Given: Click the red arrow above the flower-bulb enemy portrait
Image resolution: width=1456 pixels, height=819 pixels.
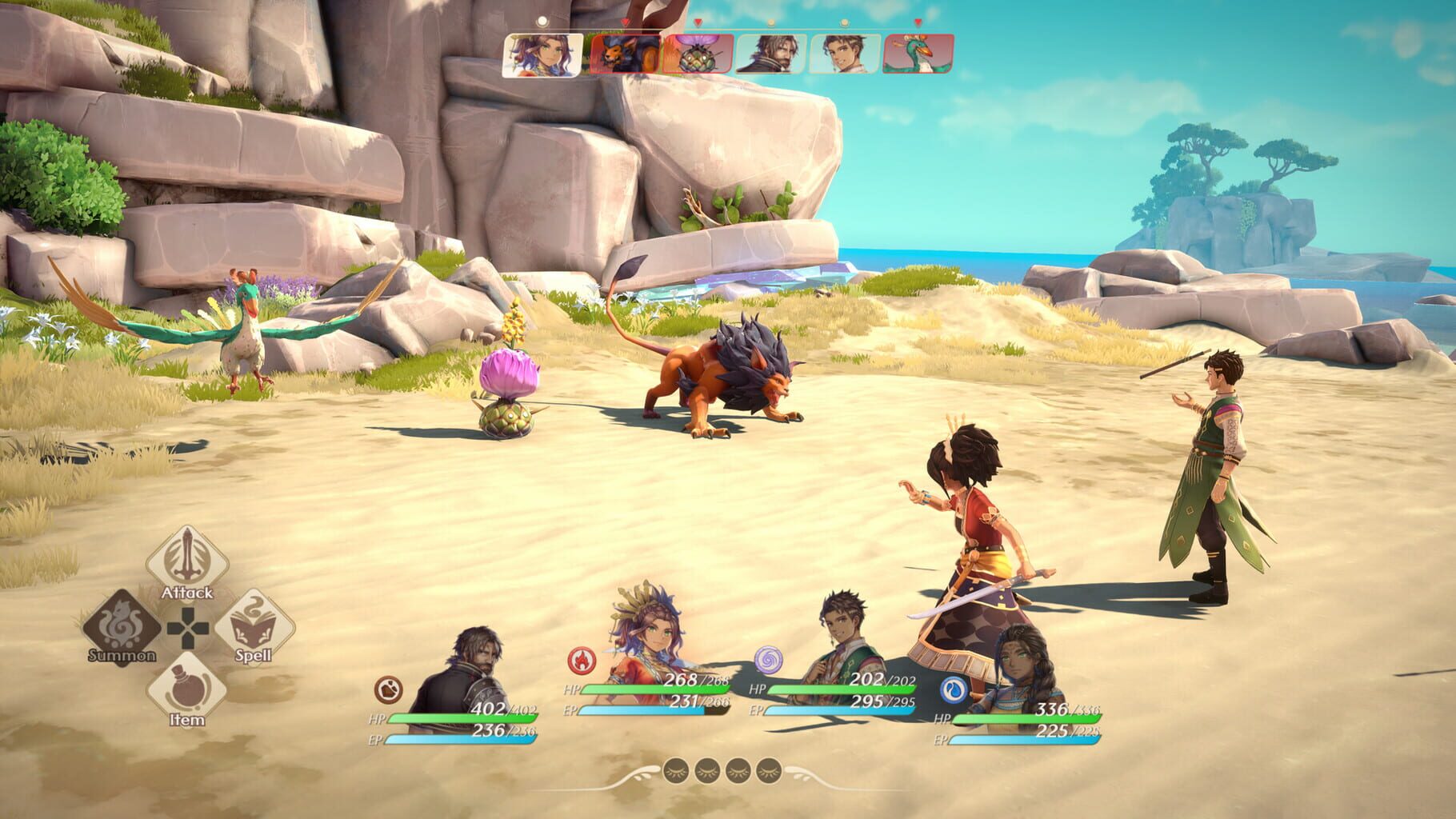Looking at the screenshot, I should (698, 23).
